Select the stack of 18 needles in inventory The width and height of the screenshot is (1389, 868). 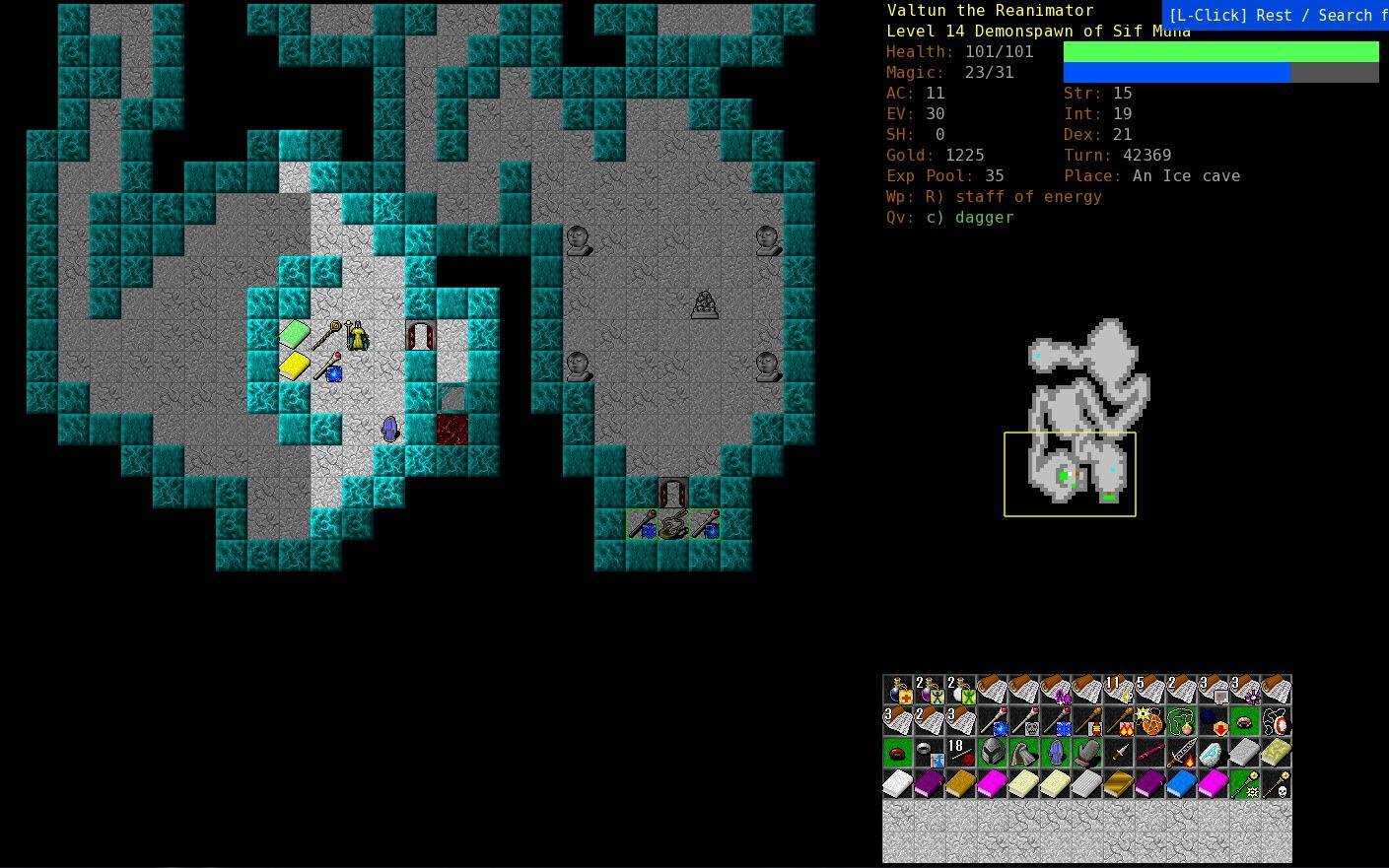pyautogui.click(x=959, y=752)
